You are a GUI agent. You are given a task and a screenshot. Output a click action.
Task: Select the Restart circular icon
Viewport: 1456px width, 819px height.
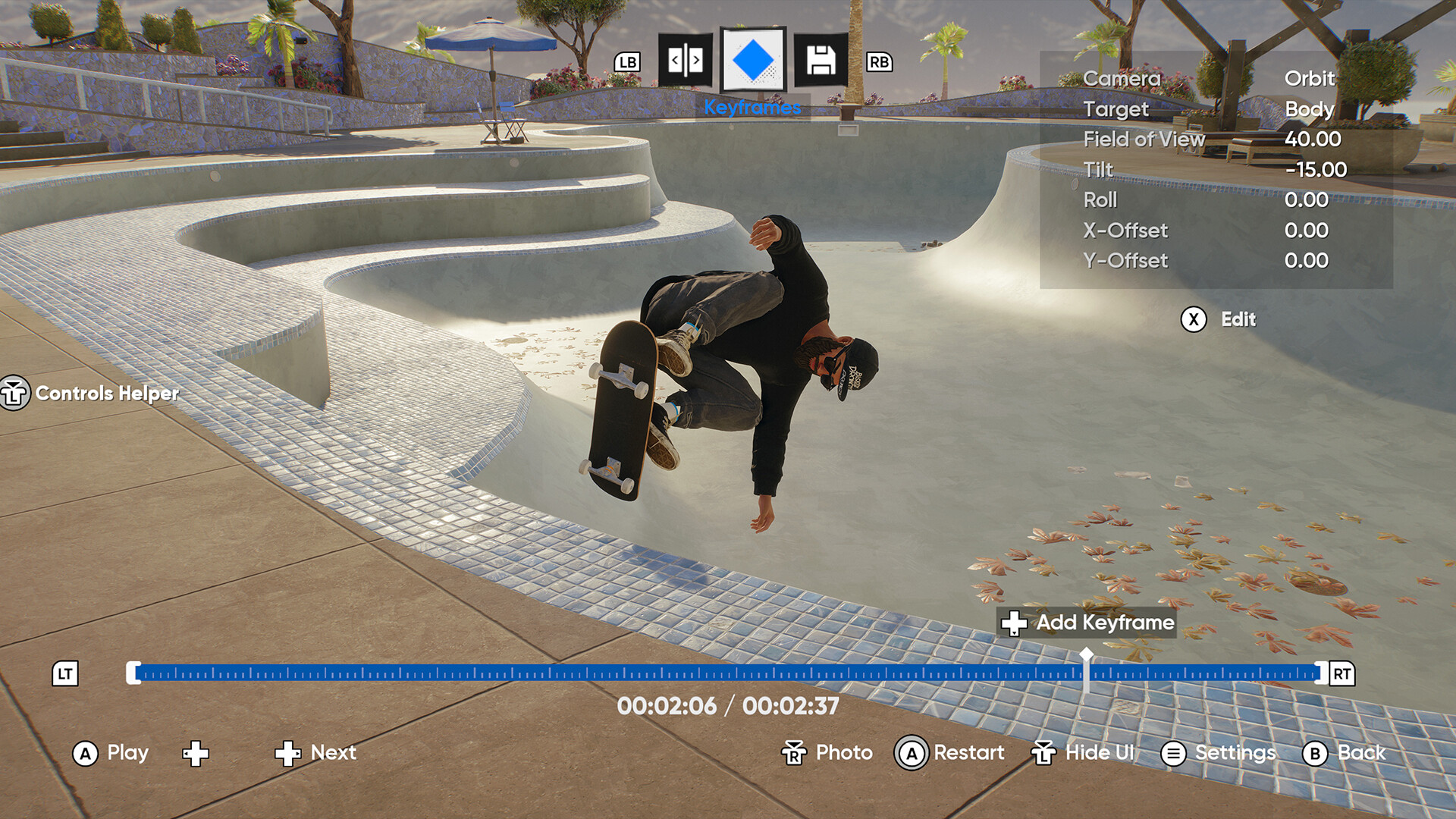[910, 753]
